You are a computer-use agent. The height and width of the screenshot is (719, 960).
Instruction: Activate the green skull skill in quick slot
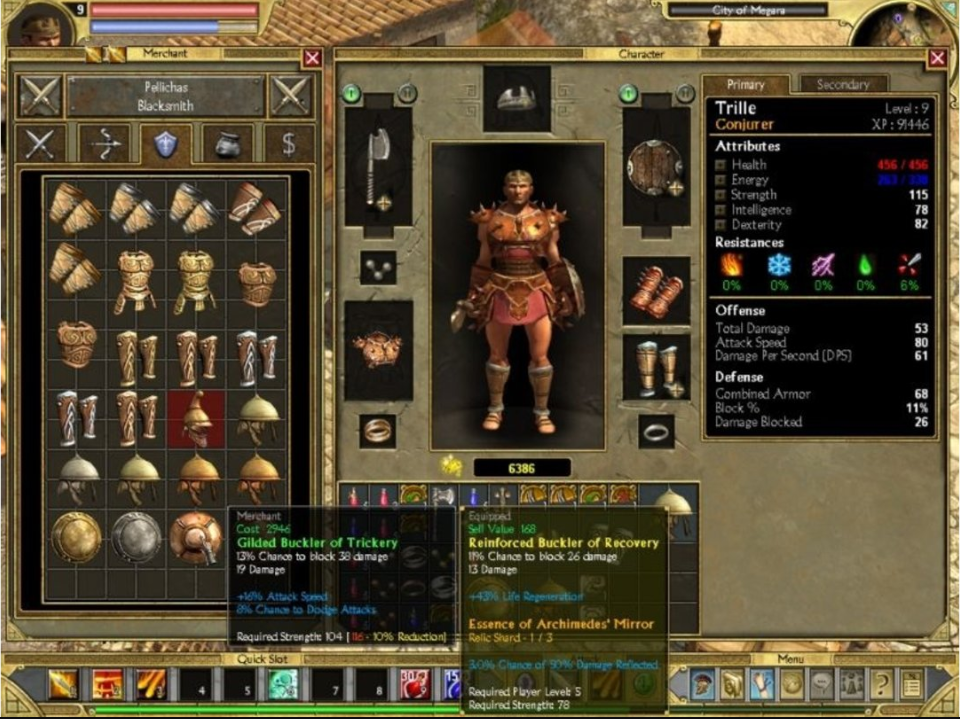tap(281, 684)
